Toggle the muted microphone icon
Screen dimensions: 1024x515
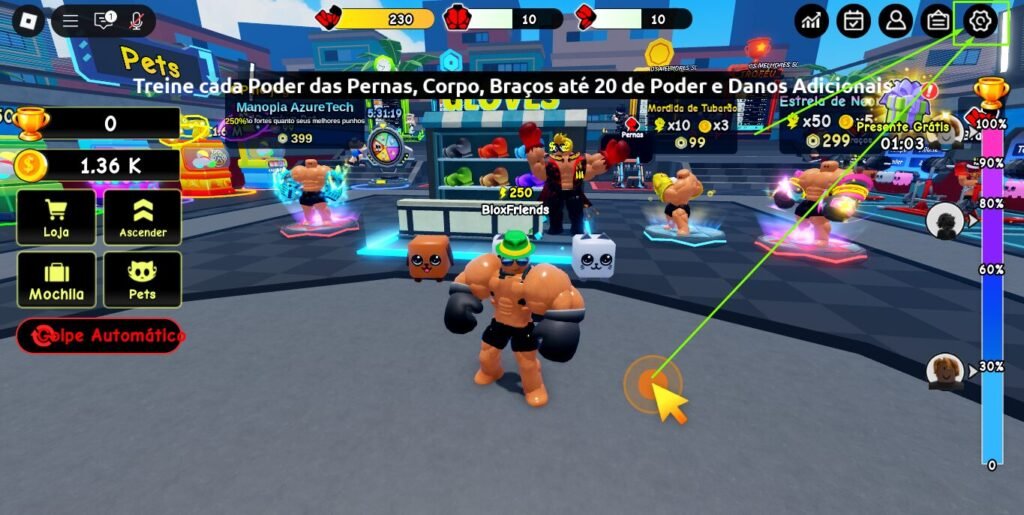pyautogui.click(x=136, y=20)
